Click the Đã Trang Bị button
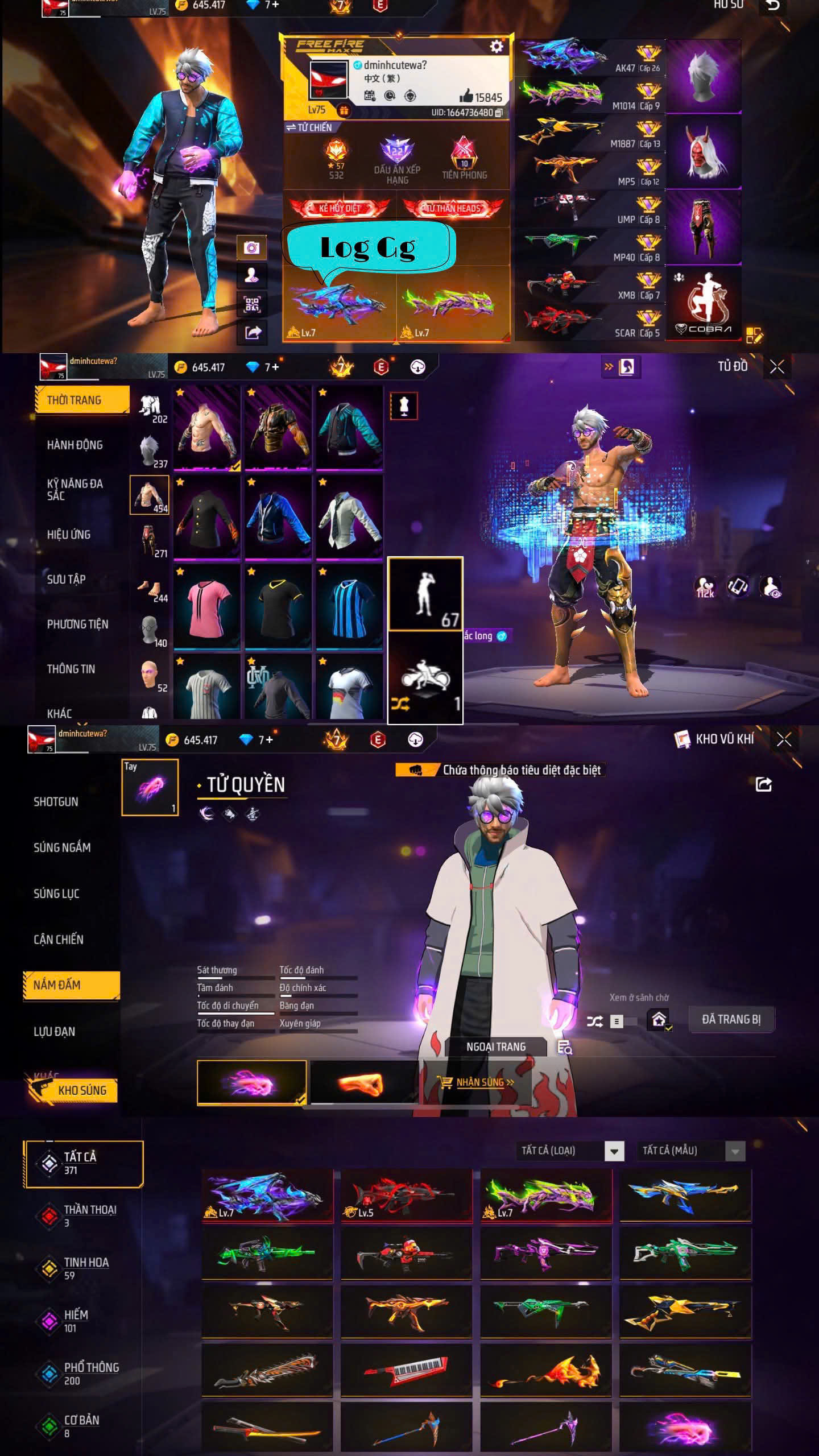Screen dimensions: 819x1456 pyautogui.click(x=731, y=1019)
